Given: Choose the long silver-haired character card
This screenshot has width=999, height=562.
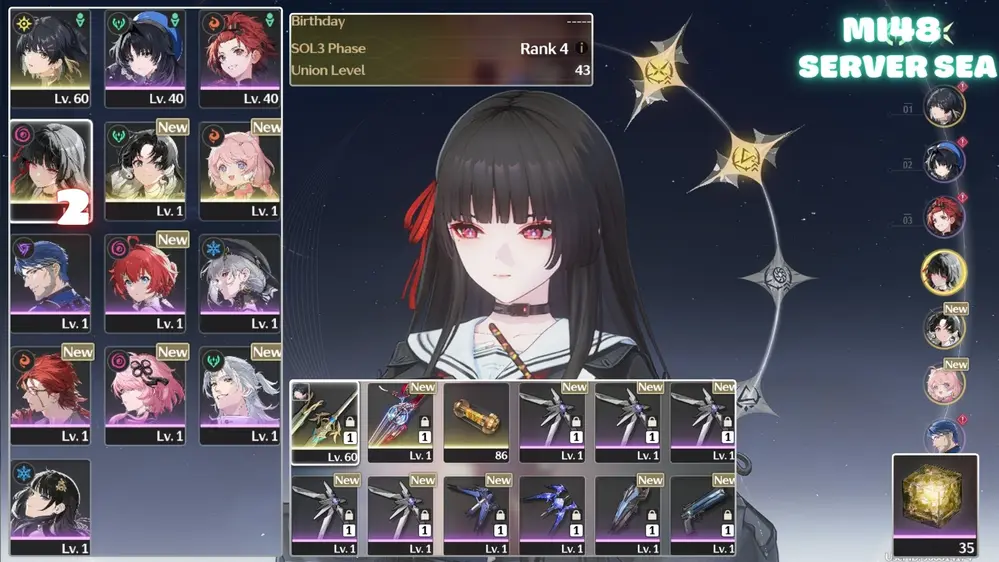Looking at the screenshot, I should point(239,394).
